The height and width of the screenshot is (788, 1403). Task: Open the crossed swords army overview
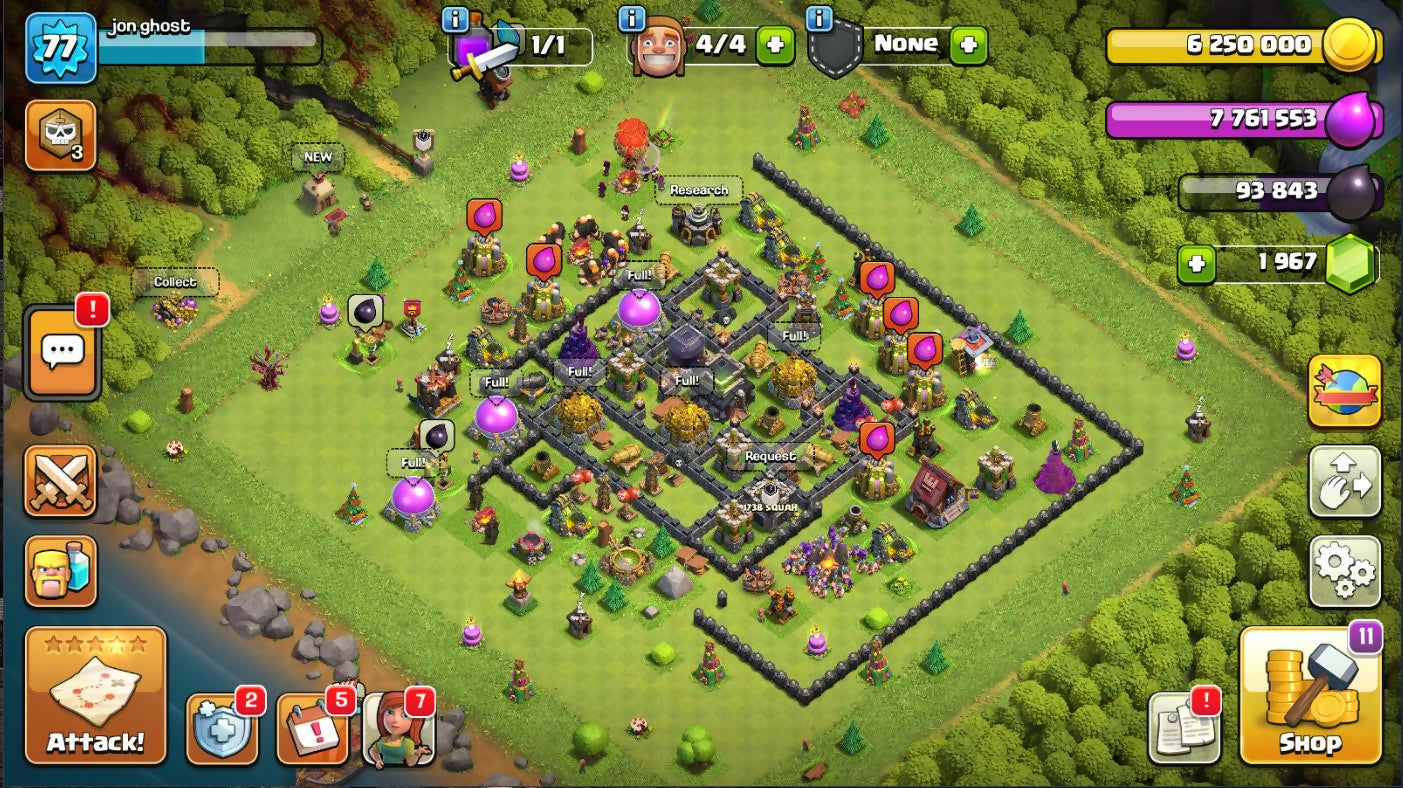click(61, 482)
